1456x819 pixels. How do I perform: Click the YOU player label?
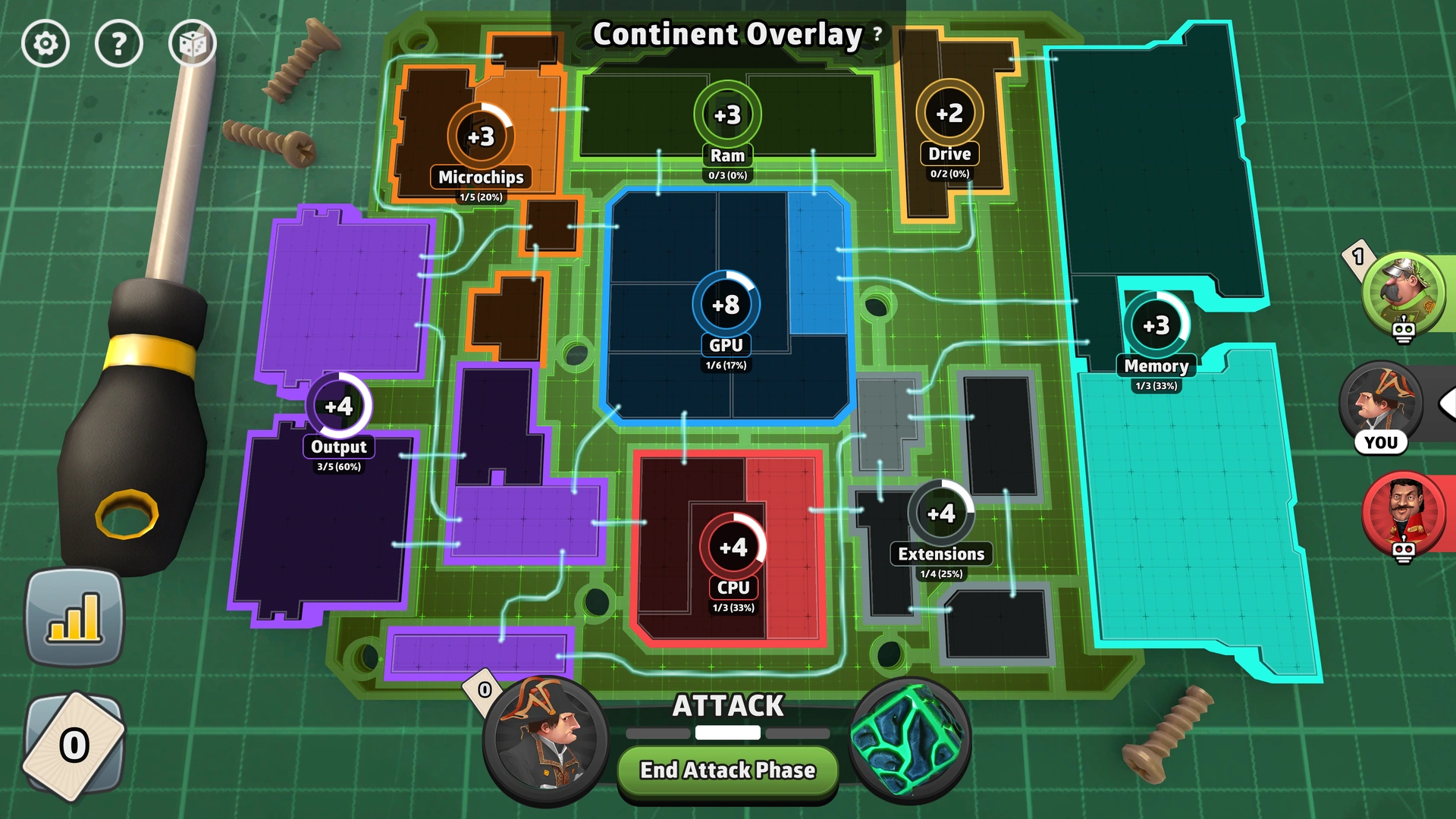1382,442
